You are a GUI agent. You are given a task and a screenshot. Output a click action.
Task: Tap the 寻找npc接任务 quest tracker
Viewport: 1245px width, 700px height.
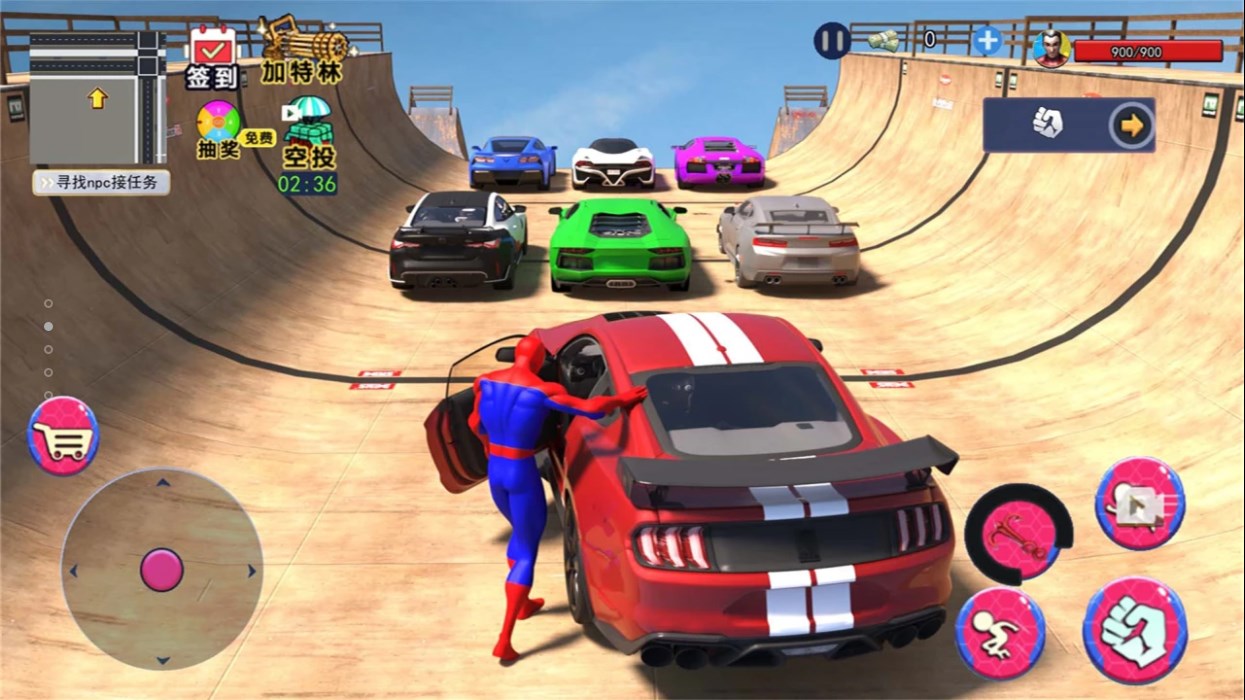[101, 183]
